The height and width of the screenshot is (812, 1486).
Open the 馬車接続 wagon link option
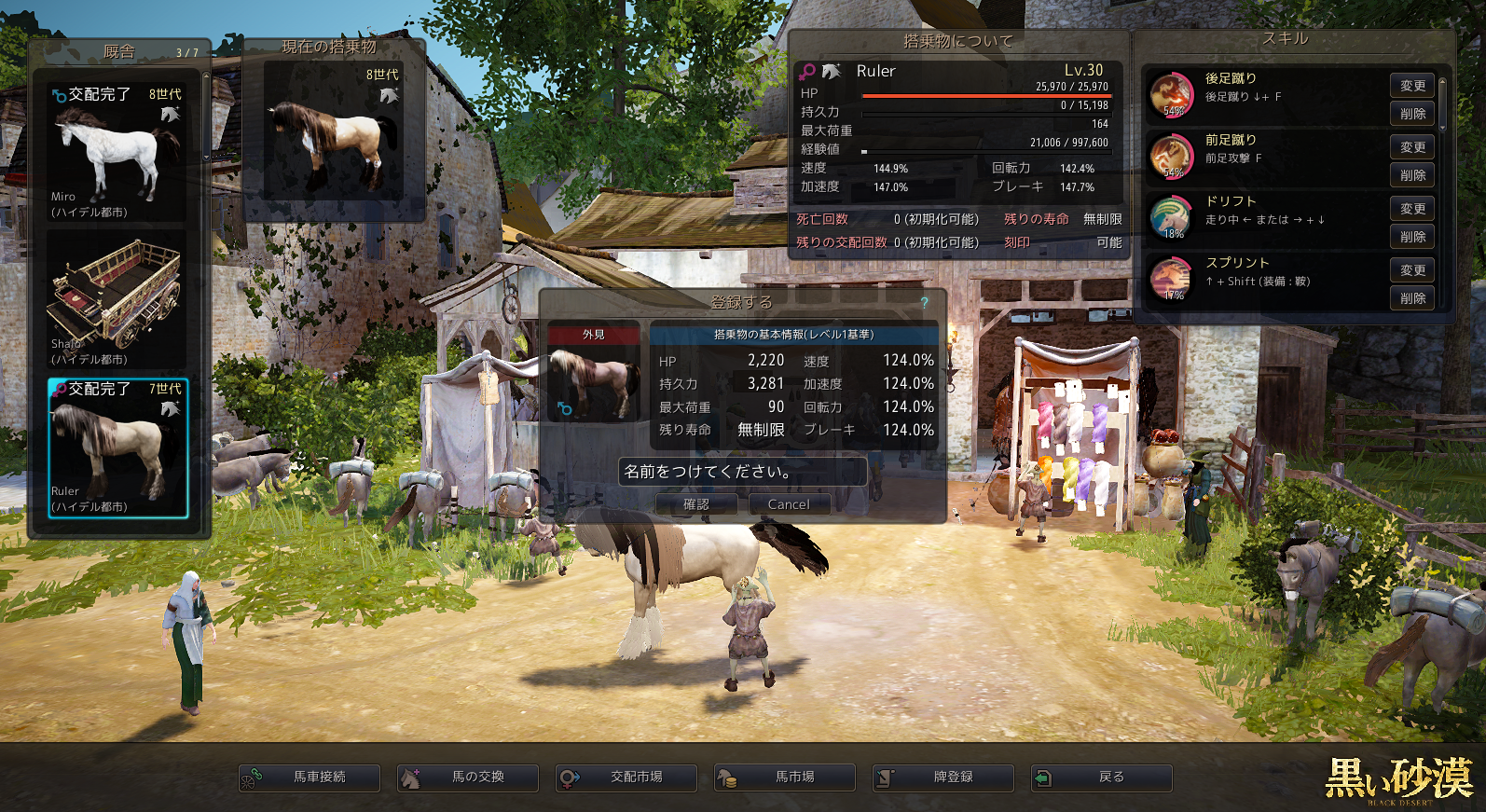click(x=310, y=778)
